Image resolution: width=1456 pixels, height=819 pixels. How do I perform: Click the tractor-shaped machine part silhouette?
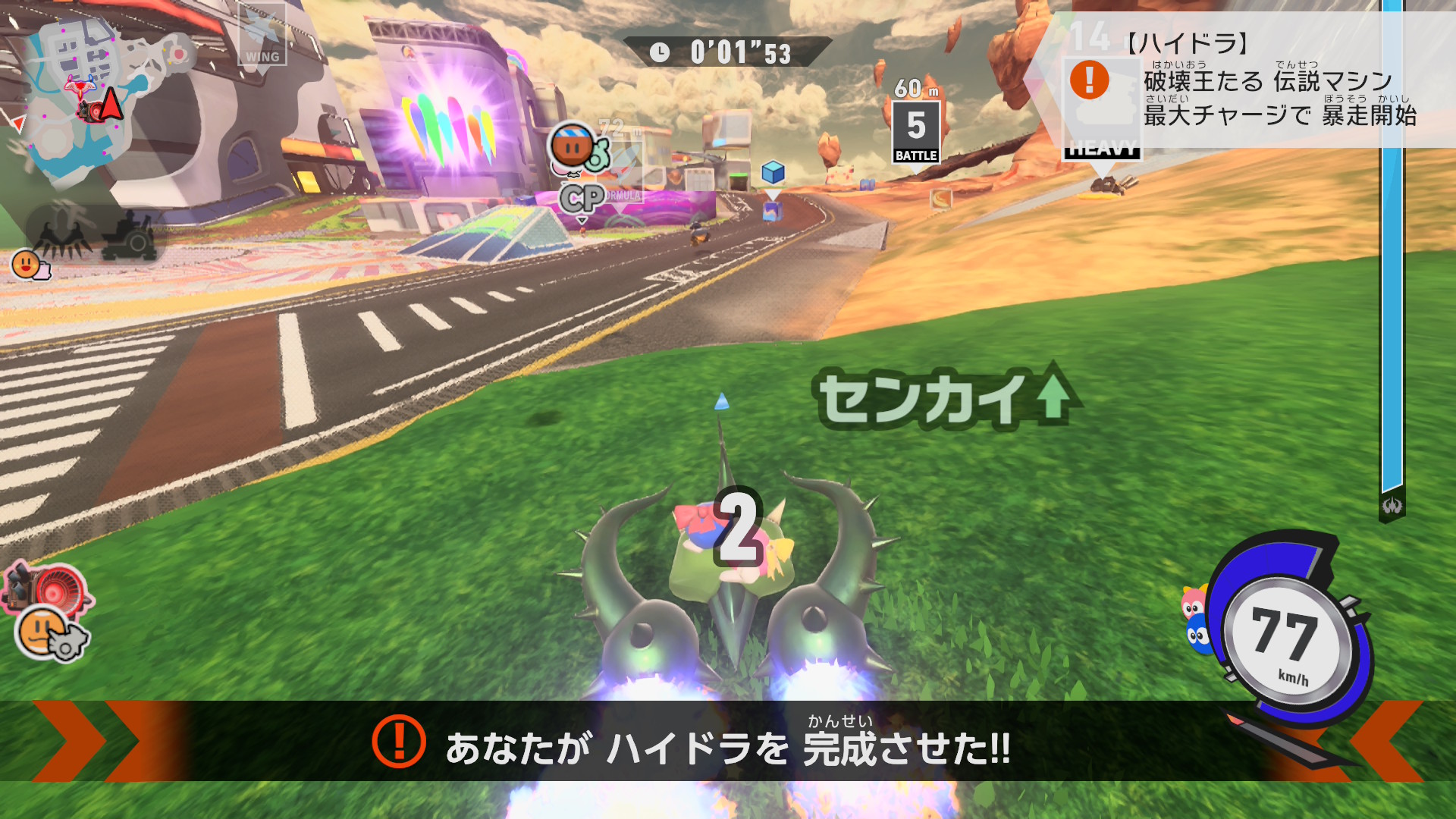130,235
